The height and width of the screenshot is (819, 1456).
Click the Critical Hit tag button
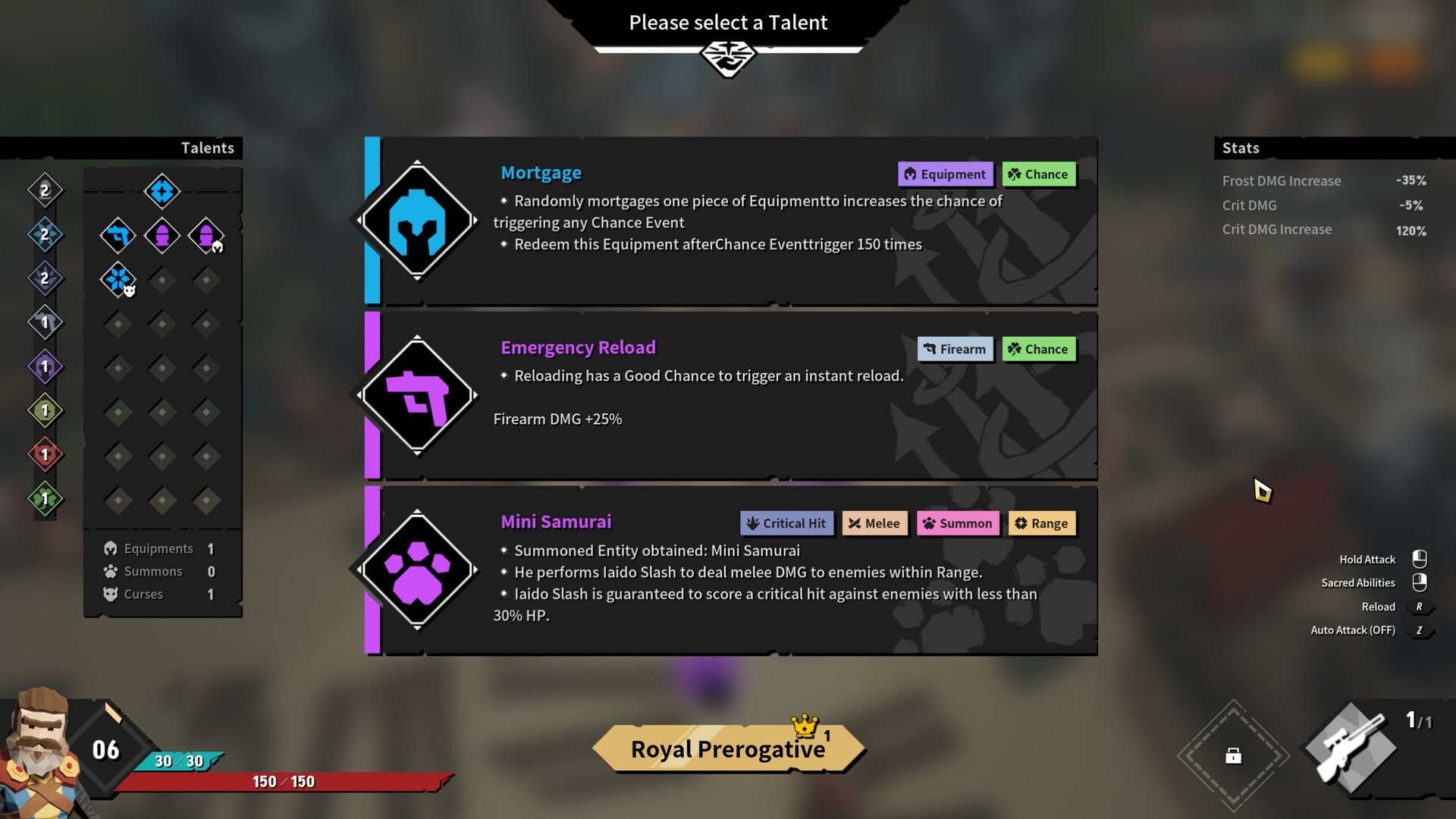click(x=786, y=523)
